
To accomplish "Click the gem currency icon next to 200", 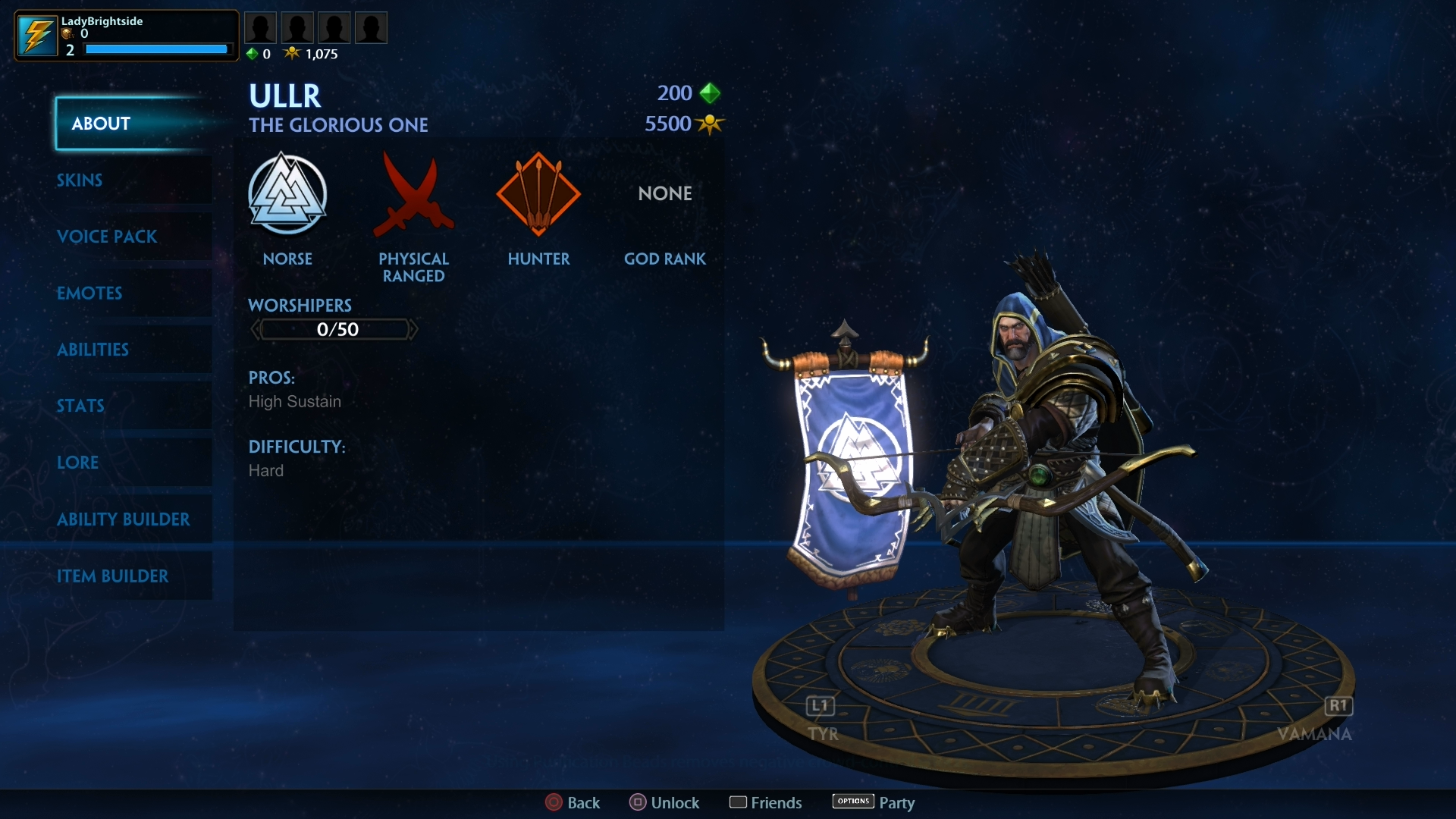I will tap(710, 93).
